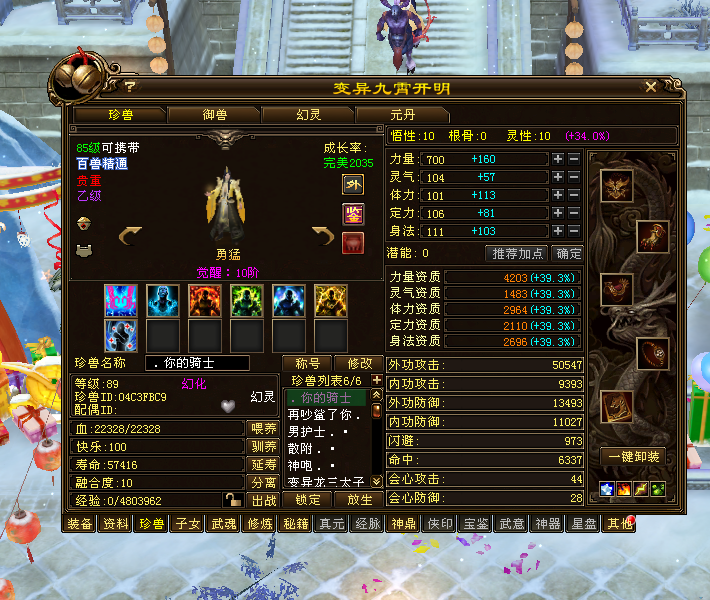Unequip all with 一键卸装
The height and width of the screenshot is (600, 710).
point(632,456)
